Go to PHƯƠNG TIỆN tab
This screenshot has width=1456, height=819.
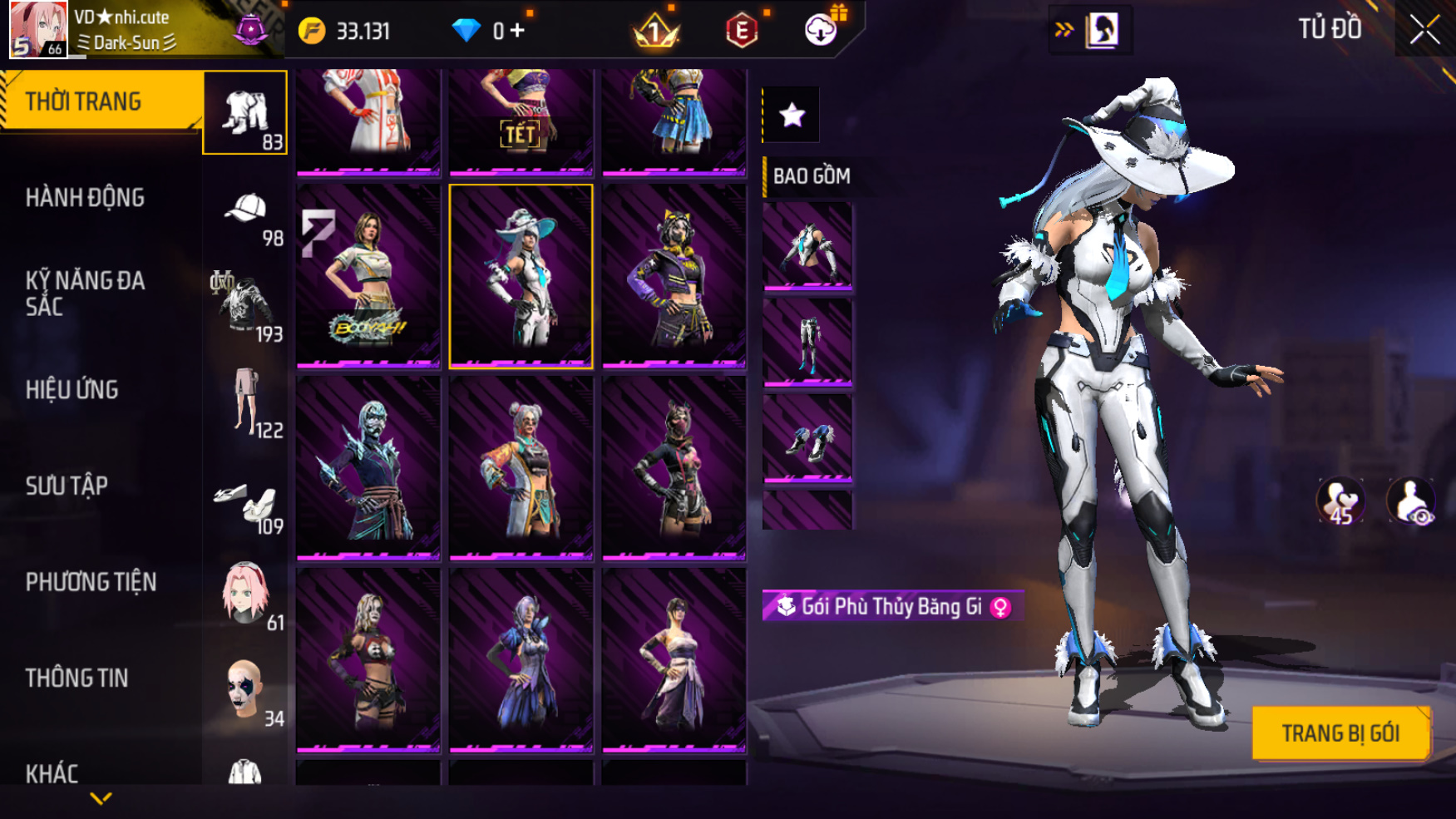coord(91,582)
